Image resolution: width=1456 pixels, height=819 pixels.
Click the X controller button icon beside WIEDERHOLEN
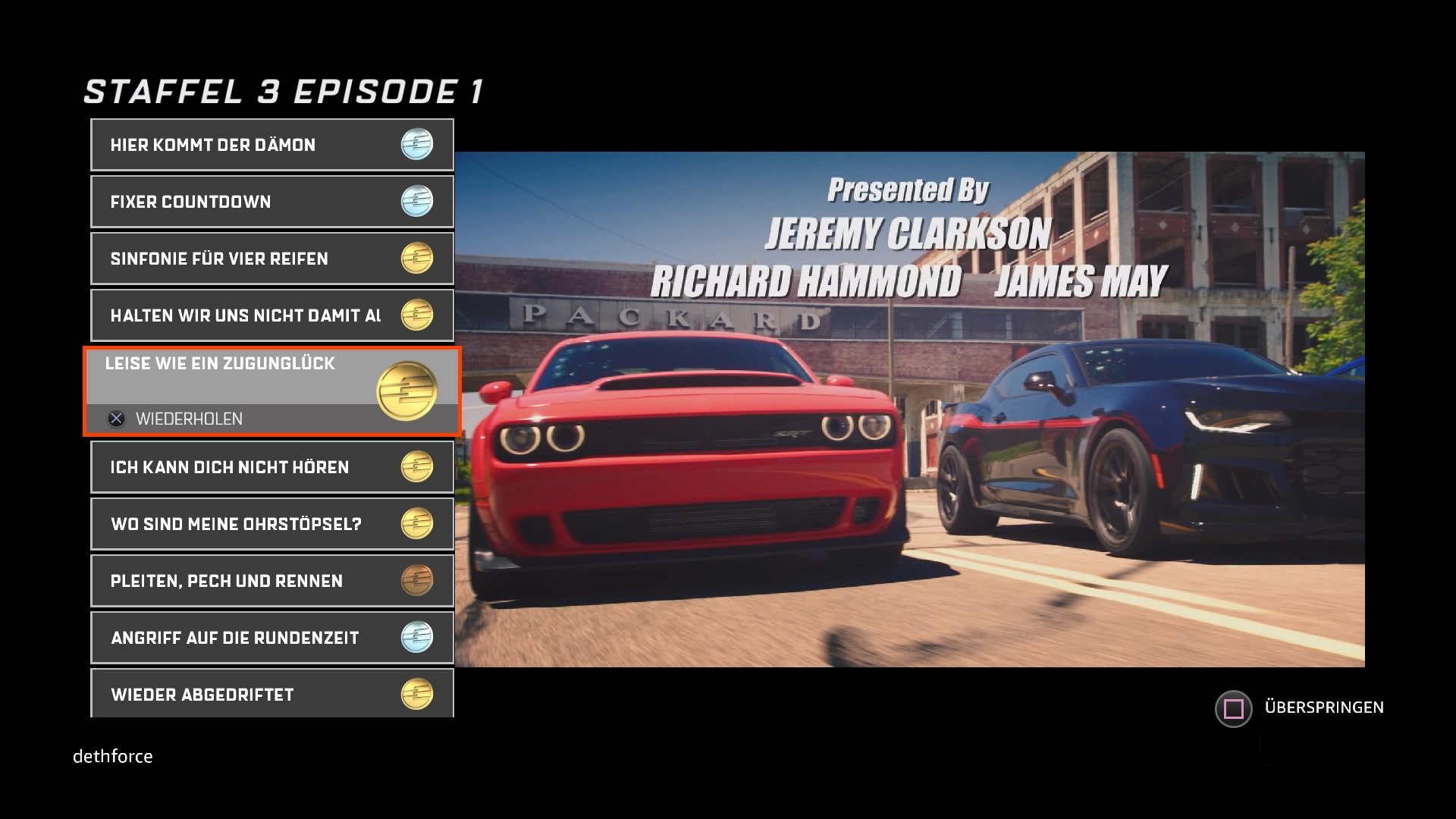tap(115, 418)
